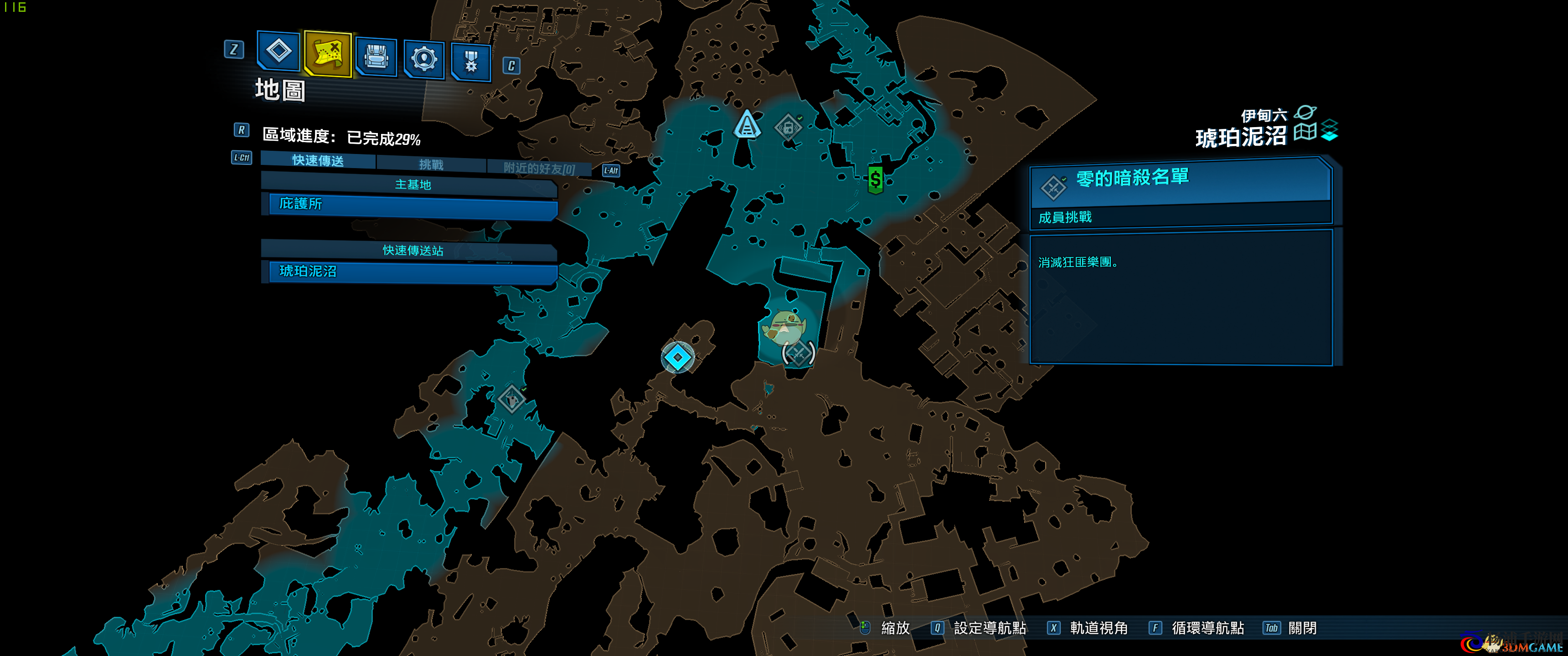The height and width of the screenshot is (656, 1568).
Task: Click the green dollar vending machine marker
Action: click(x=875, y=179)
